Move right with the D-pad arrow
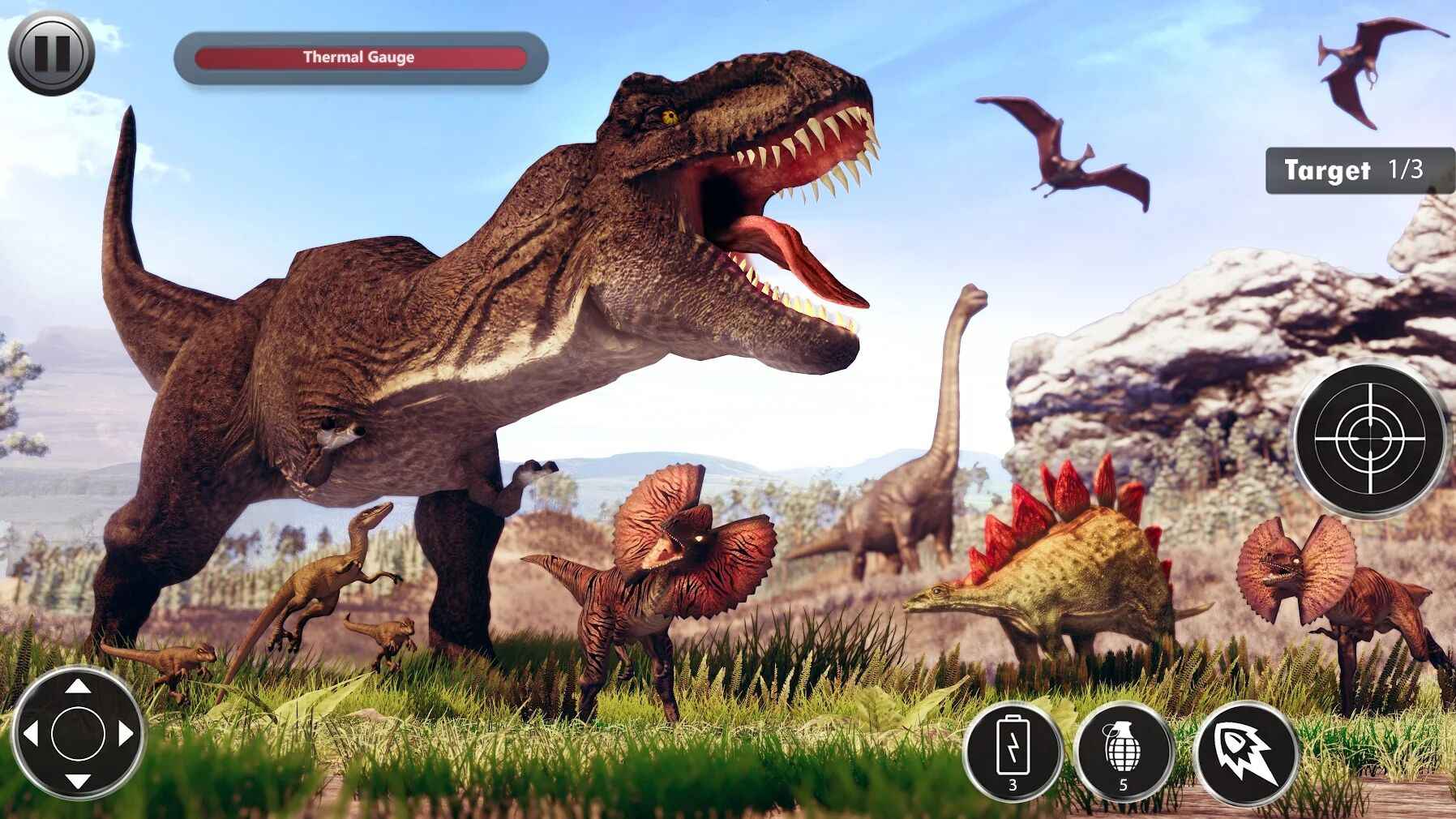The image size is (1456, 819). 126,734
